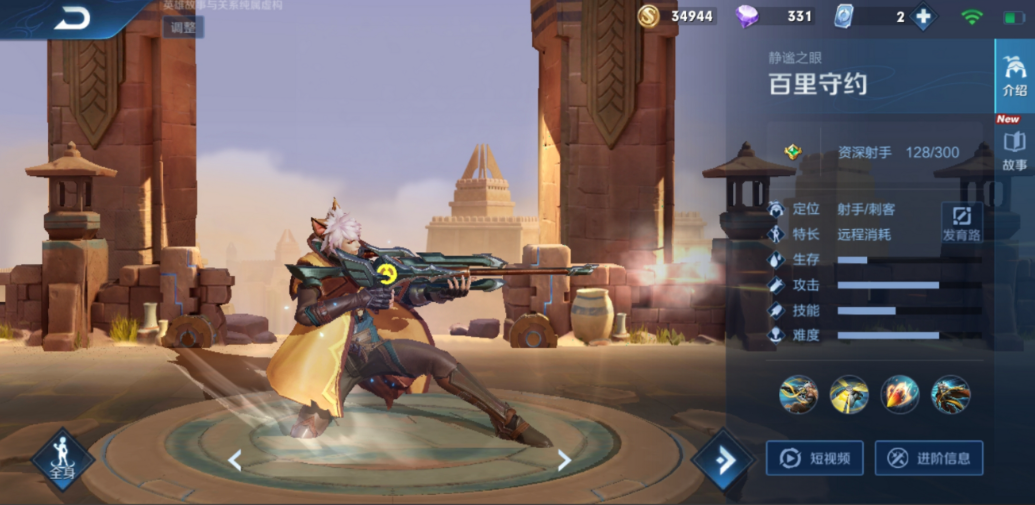This screenshot has width=1035, height=505.
Task: Add more tickets with the plus button
Action: coord(922,17)
